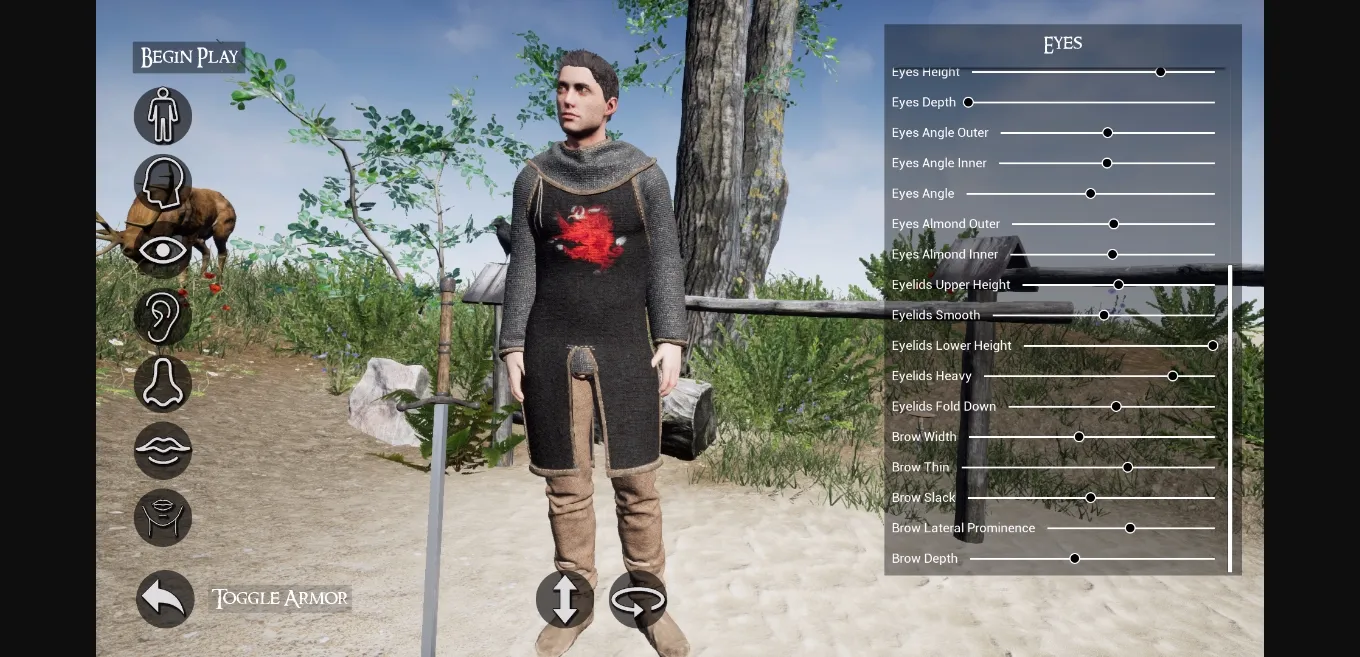Screen dimensions: 1360x657
Task: Click the rotate character button
Action: pos(638,600)
